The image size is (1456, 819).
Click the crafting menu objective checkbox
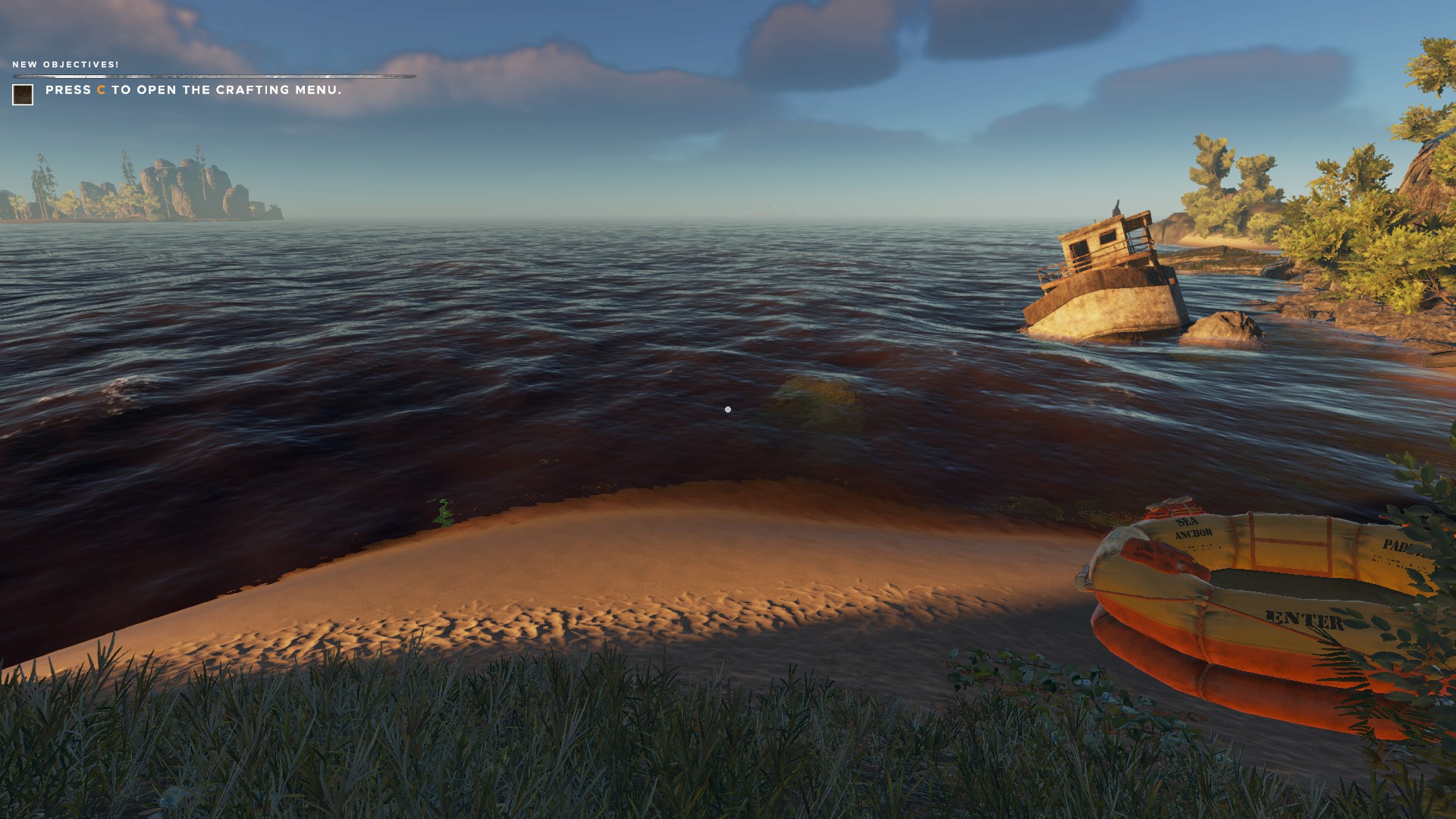click(23, 95)
